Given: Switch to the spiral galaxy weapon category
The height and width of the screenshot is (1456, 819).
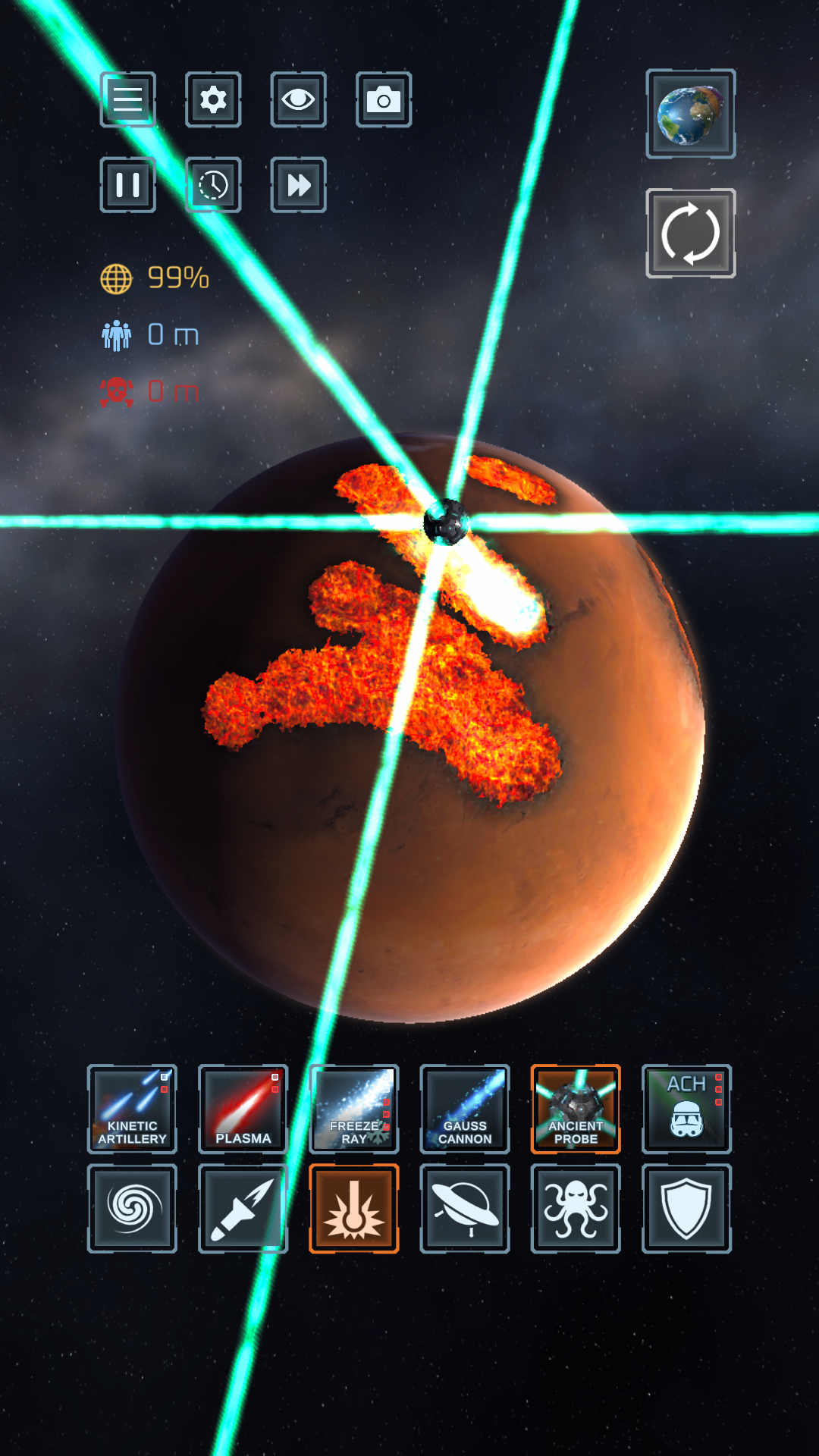Looking at the screenshot, I should tap(132, 1208).
